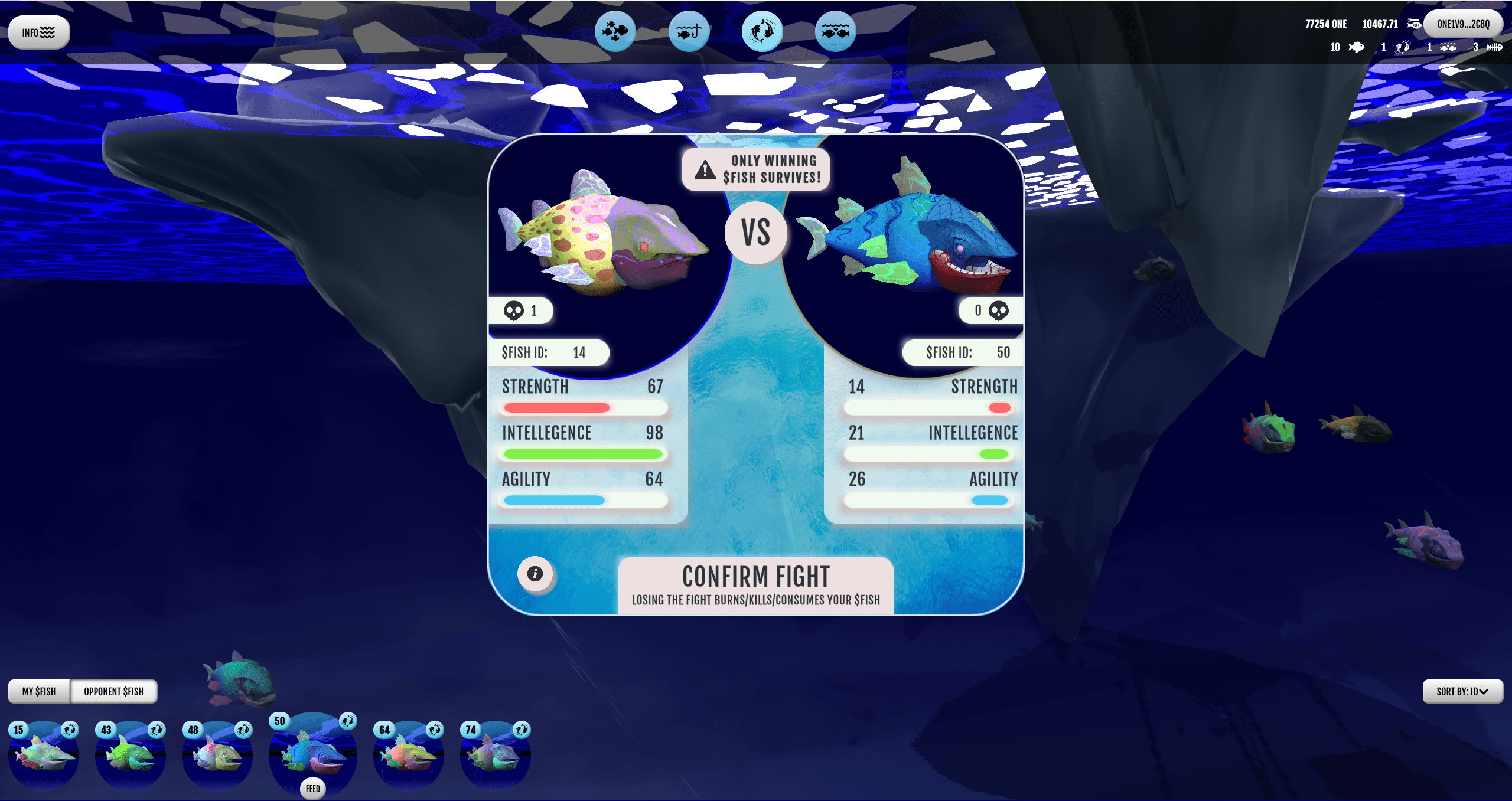Select the fishing hook icon at top
1512x801 pixels.
689,32
